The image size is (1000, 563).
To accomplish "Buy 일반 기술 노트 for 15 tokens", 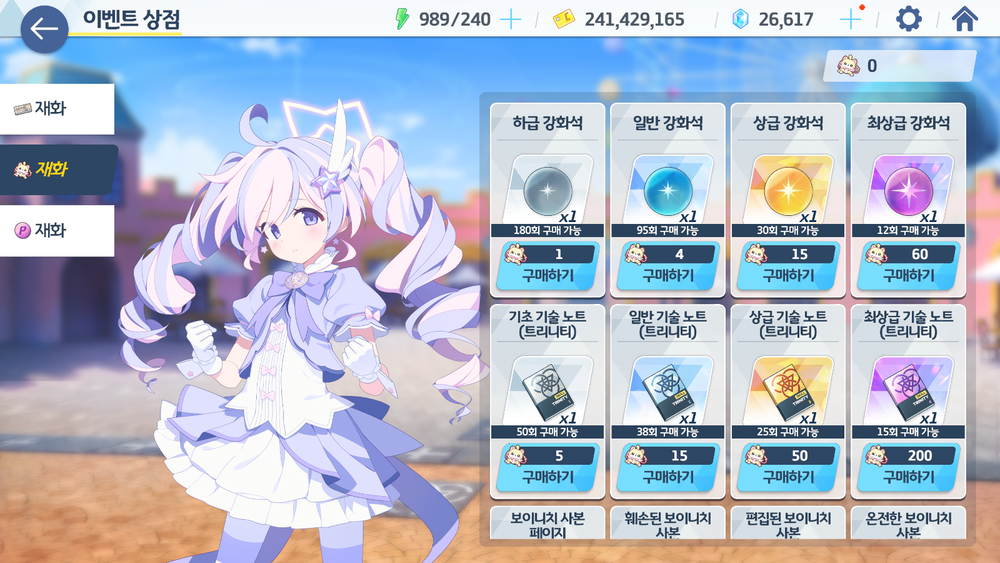I will 667,476.
